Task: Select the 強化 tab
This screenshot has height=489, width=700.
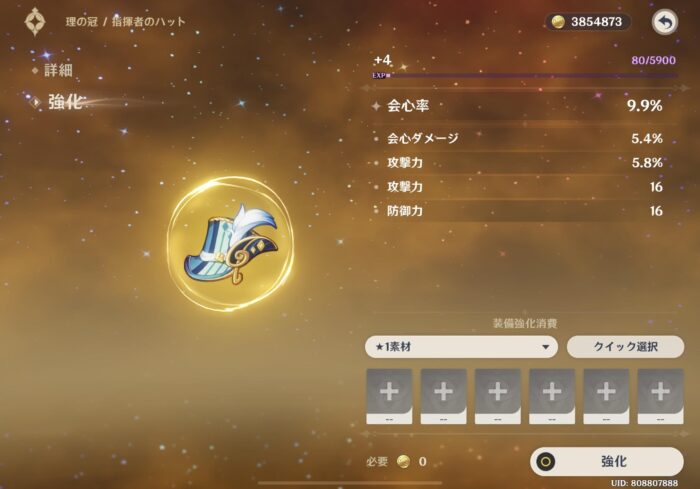Action: [x=65, y=103]
